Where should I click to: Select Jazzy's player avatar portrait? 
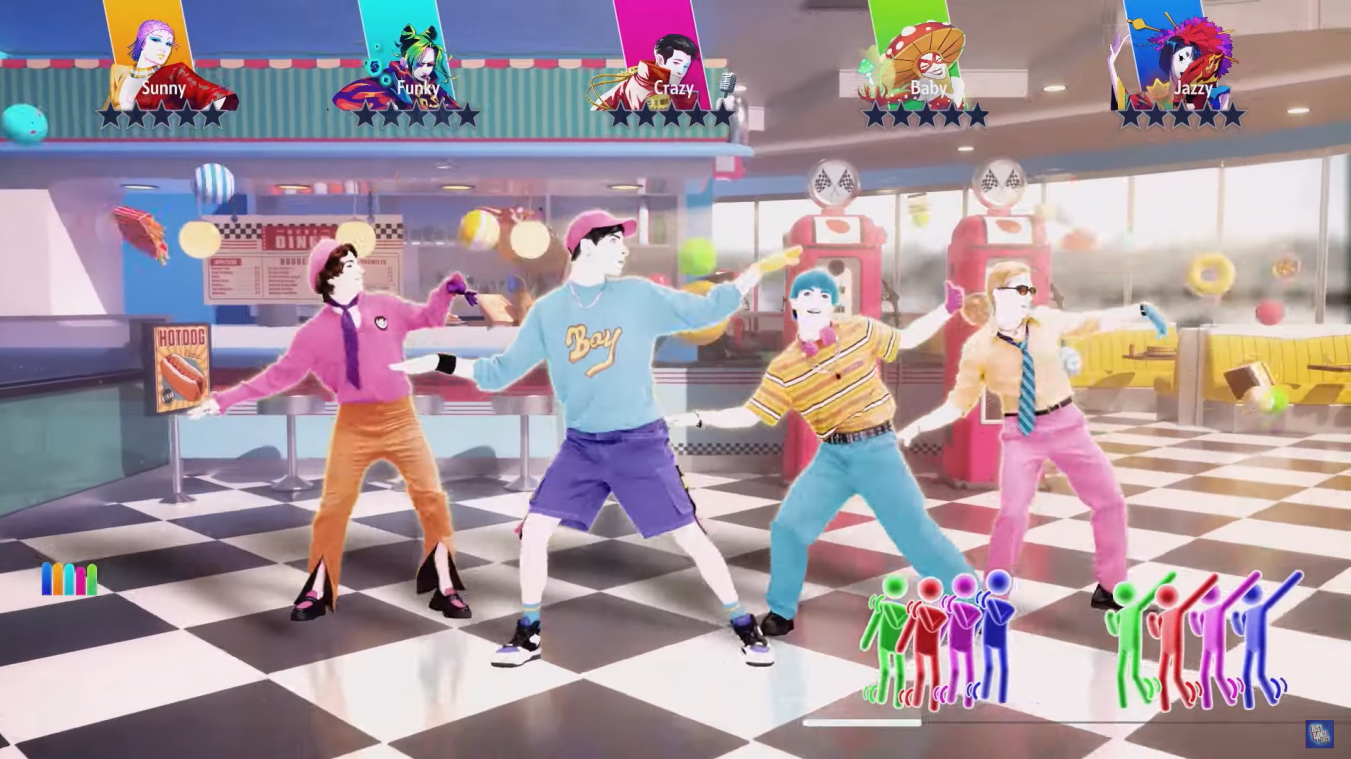pyautogui.click(x=1180, y=60)
